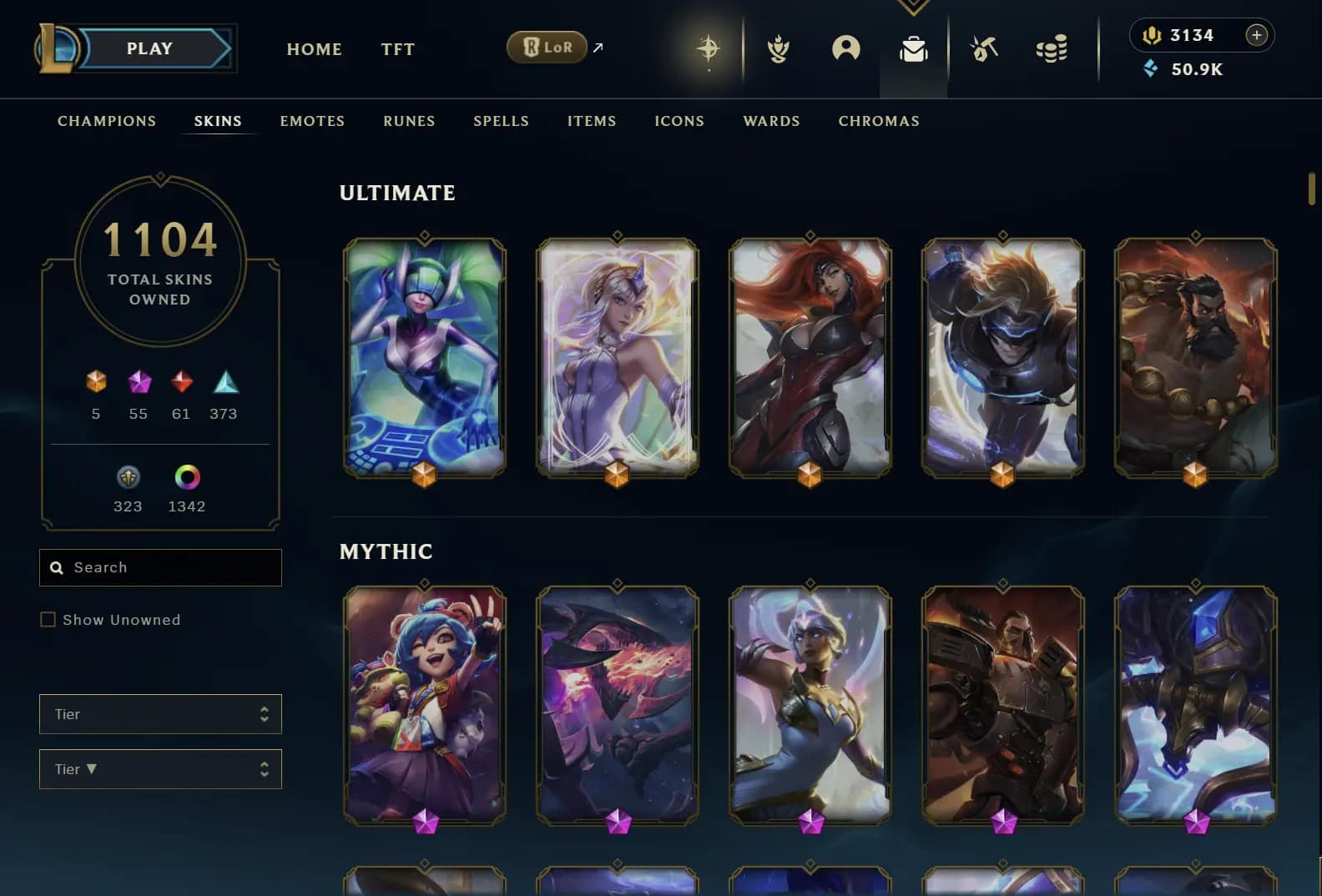Viewport: 1322px width, 896px height.
Task: Choose the Udyr ultimate skin with prayer beads
Action: (x=1195, y=357)
